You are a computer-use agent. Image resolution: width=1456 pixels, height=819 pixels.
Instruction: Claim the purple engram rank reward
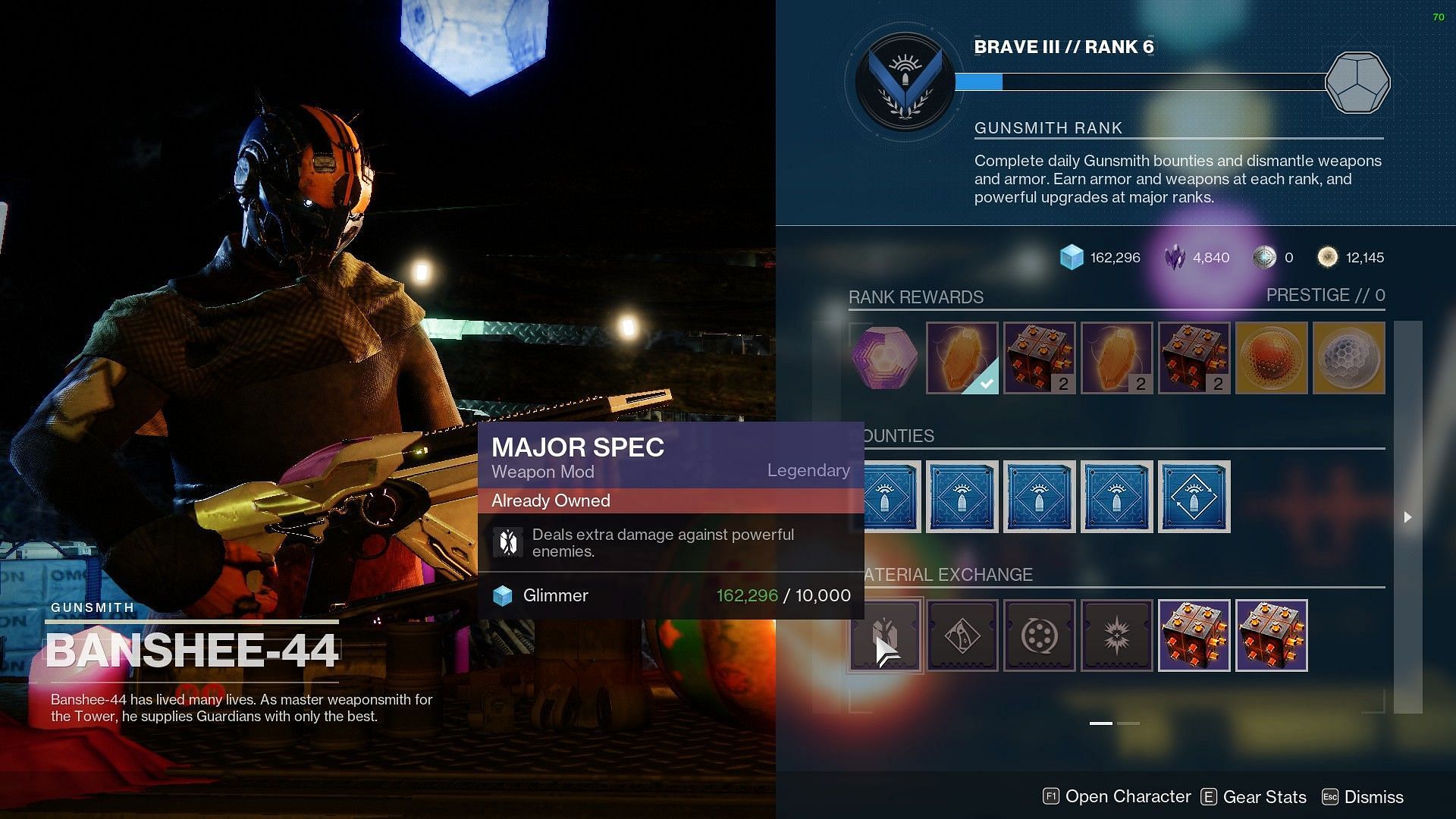[x=885, y=358]
